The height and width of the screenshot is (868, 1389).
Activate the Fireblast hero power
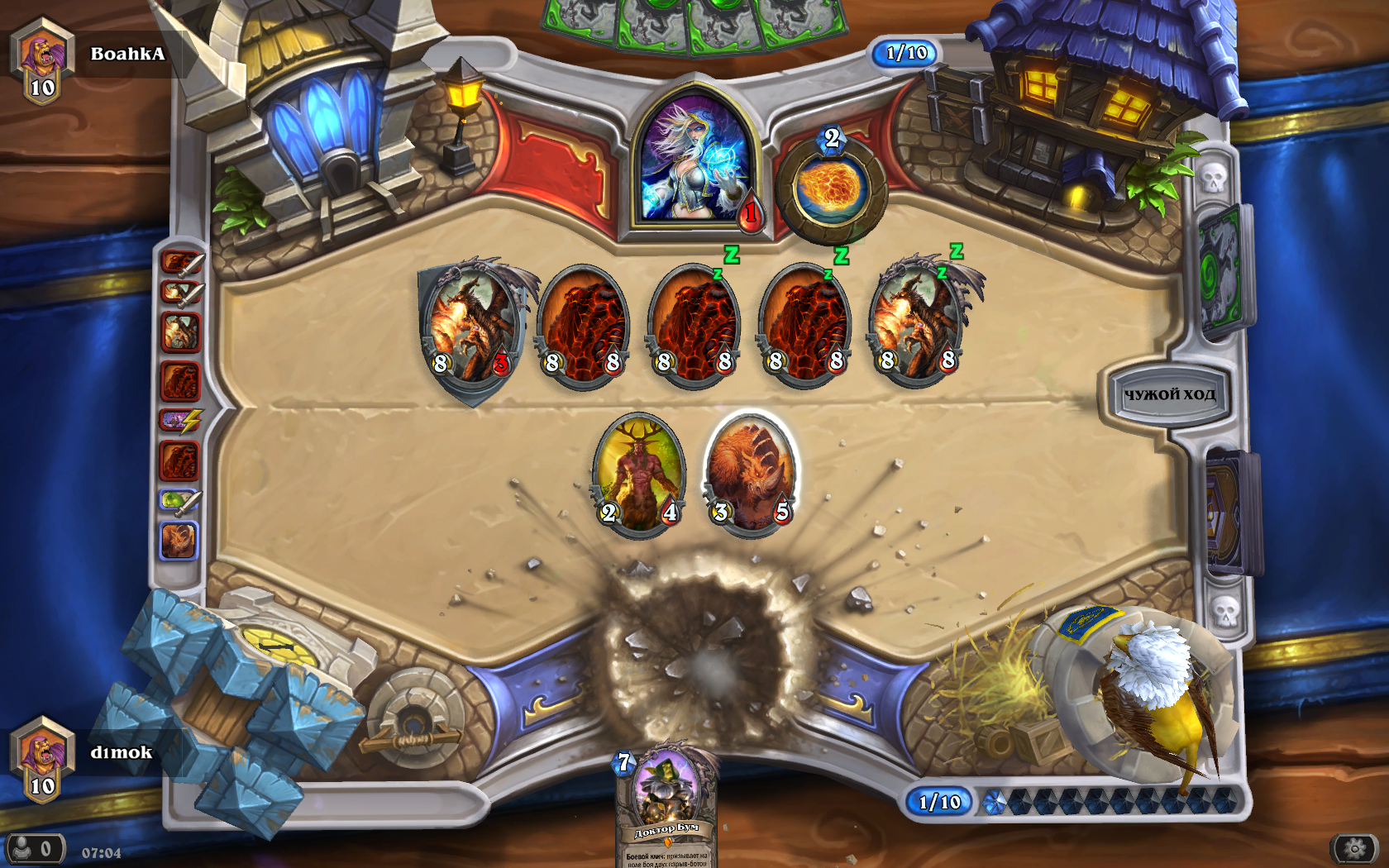pos(830,188)
